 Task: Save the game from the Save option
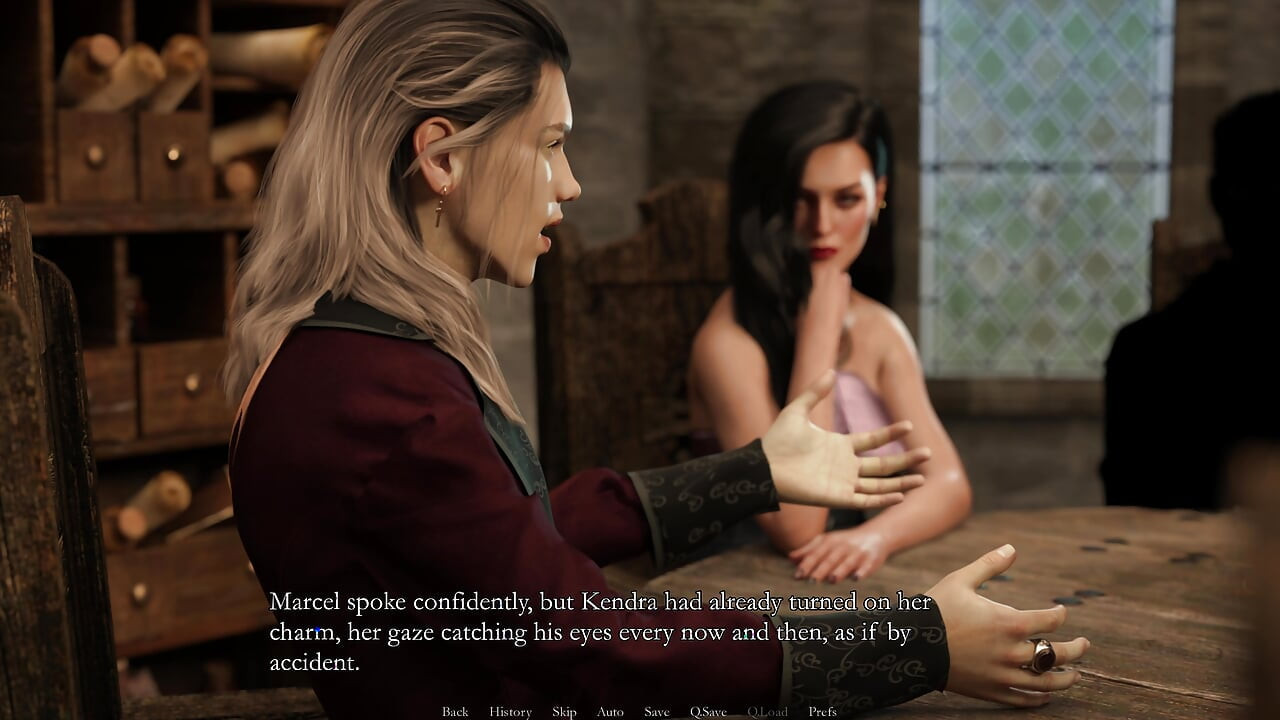click(656, 711)
